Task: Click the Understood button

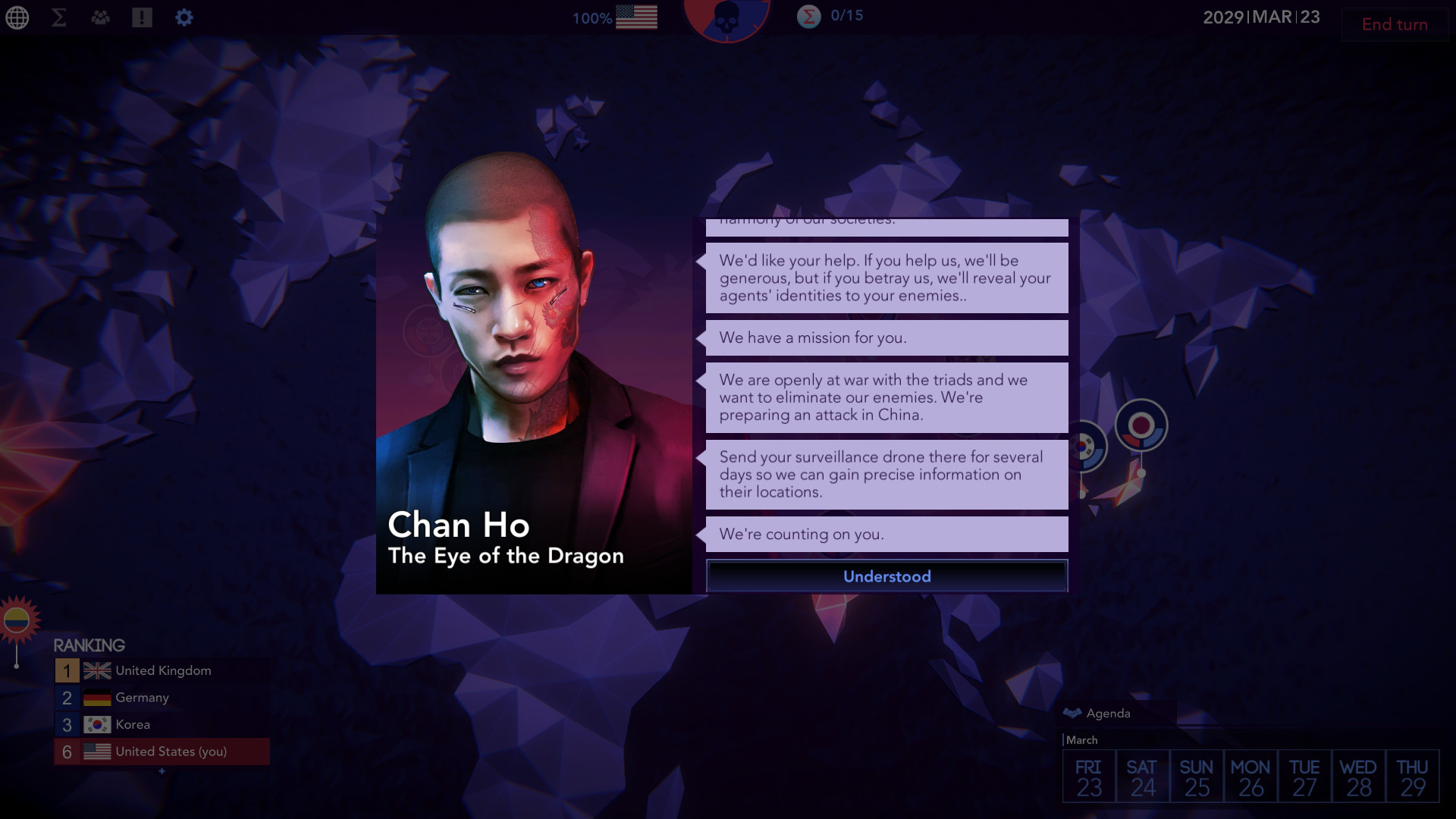Action: coord(886,576)
